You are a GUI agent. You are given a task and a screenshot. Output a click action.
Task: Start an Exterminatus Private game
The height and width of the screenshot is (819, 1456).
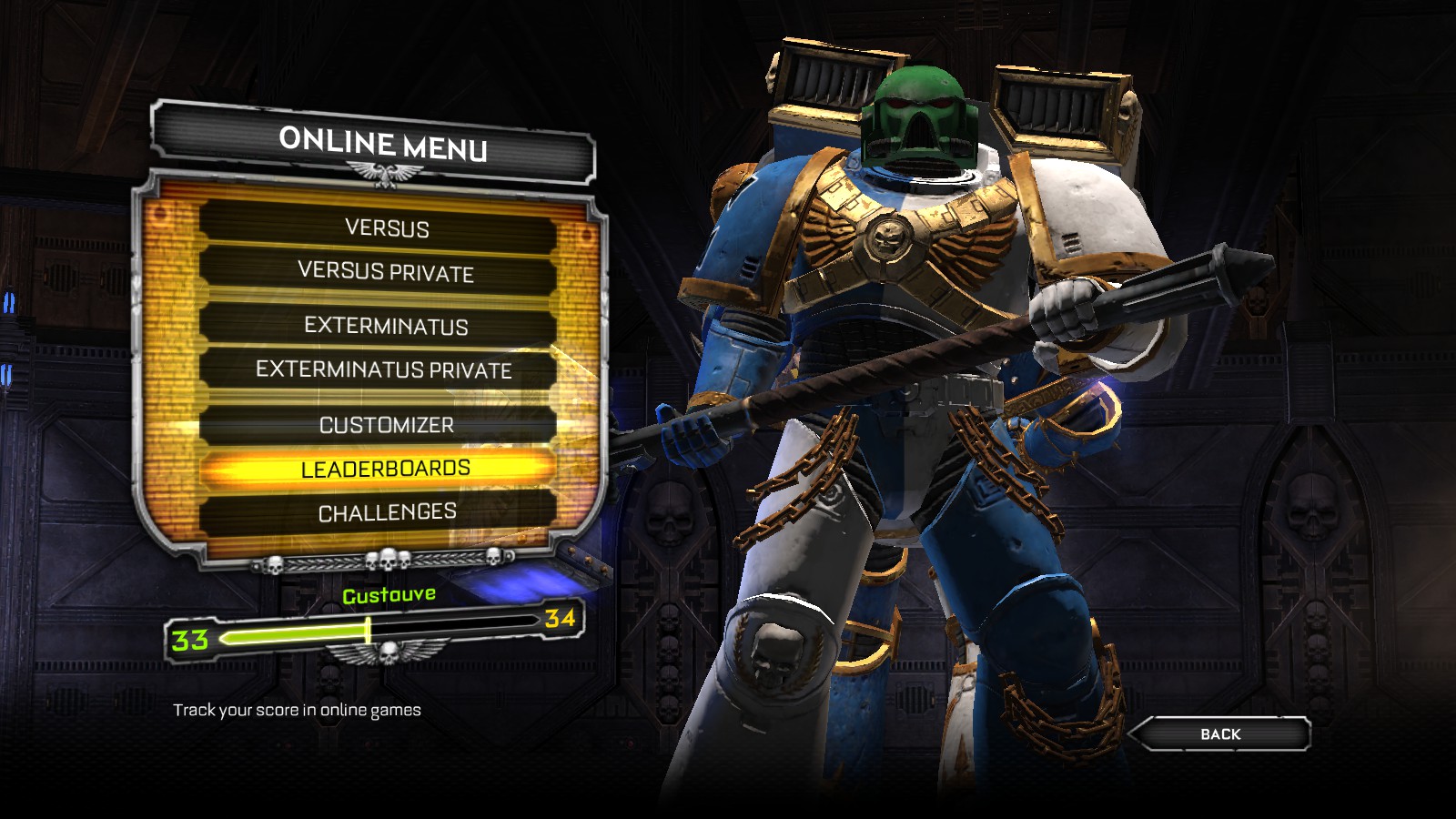coord(384,369)
